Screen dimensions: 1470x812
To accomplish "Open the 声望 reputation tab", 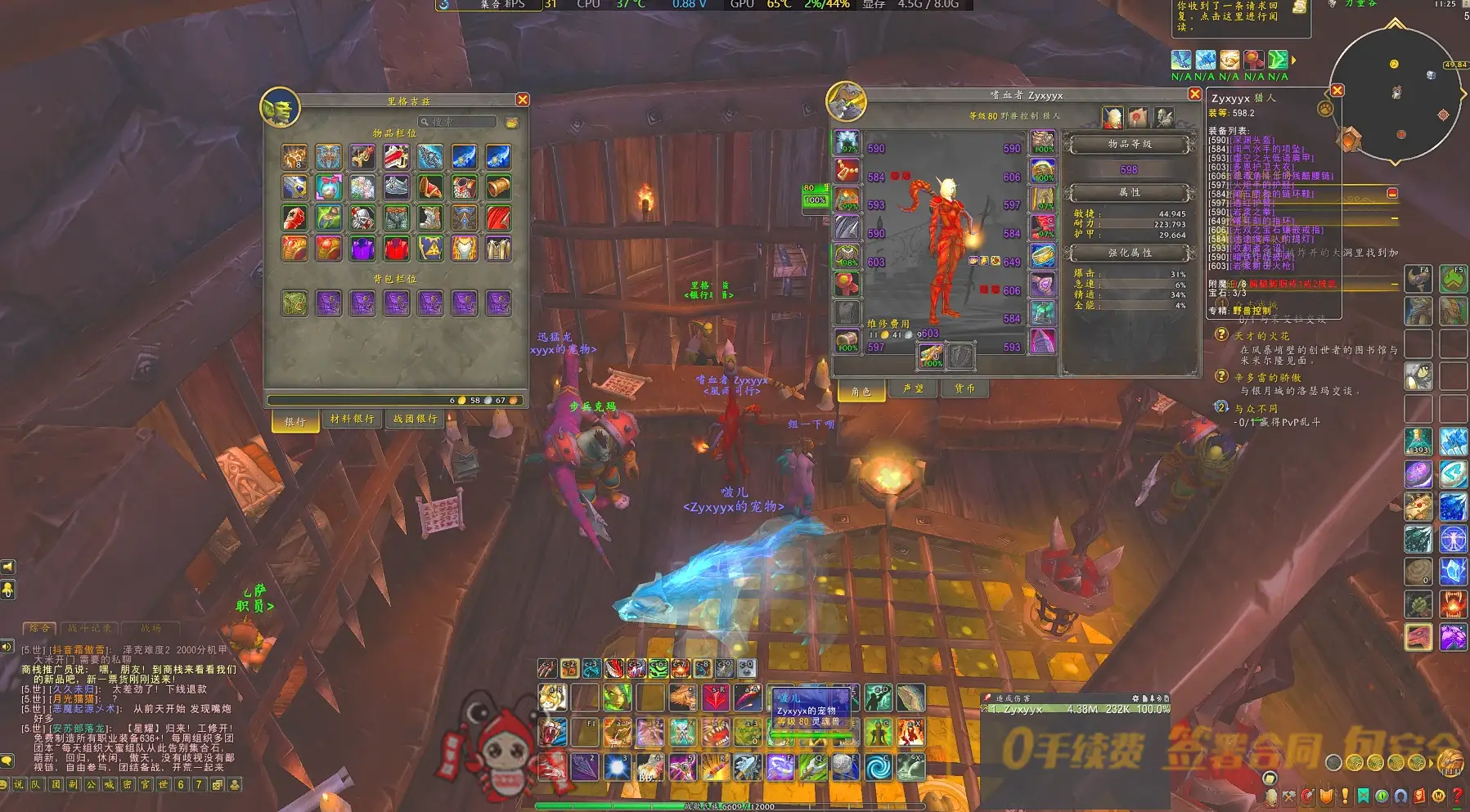I will (x=913, y=389).
